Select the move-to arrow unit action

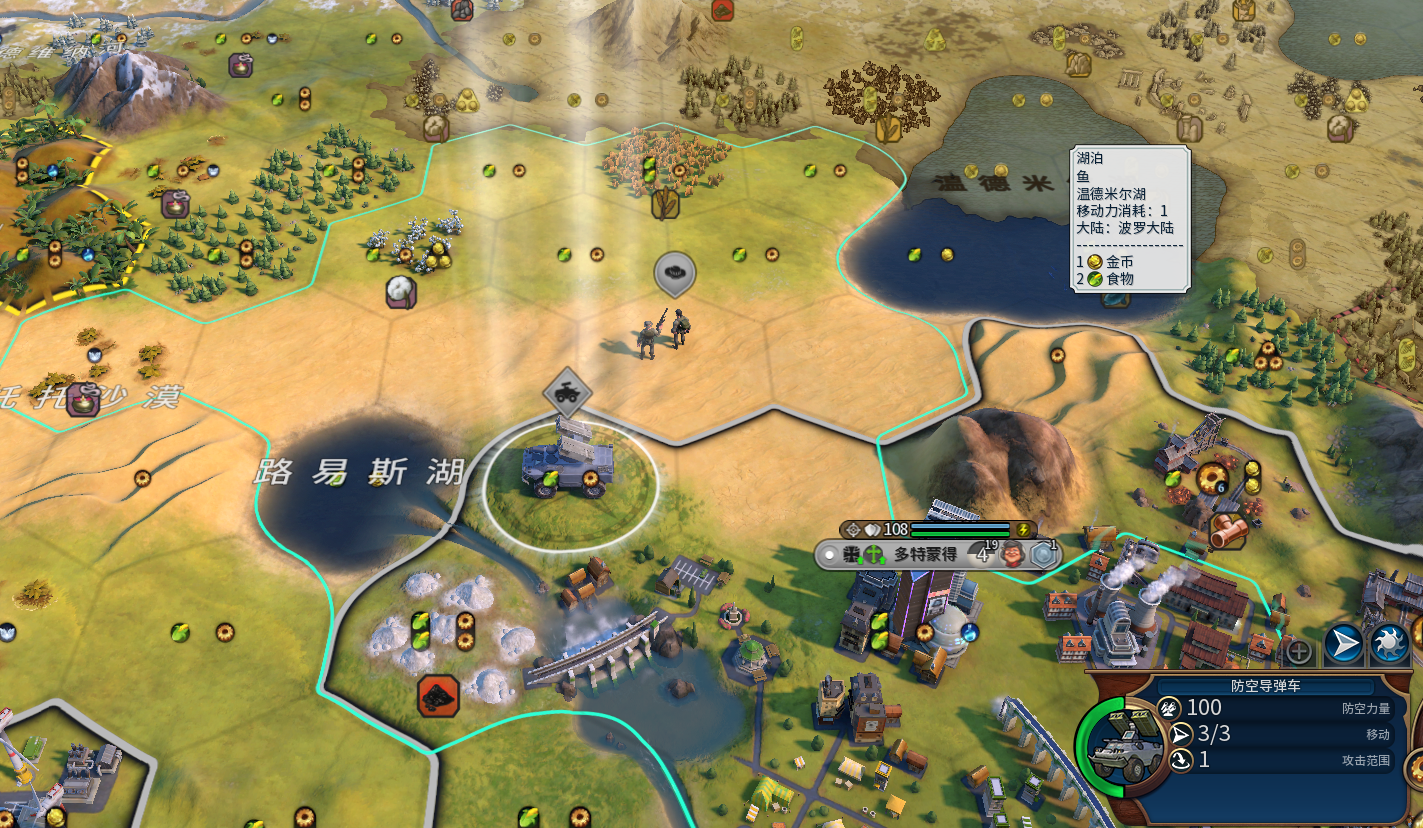(1345, 645)
